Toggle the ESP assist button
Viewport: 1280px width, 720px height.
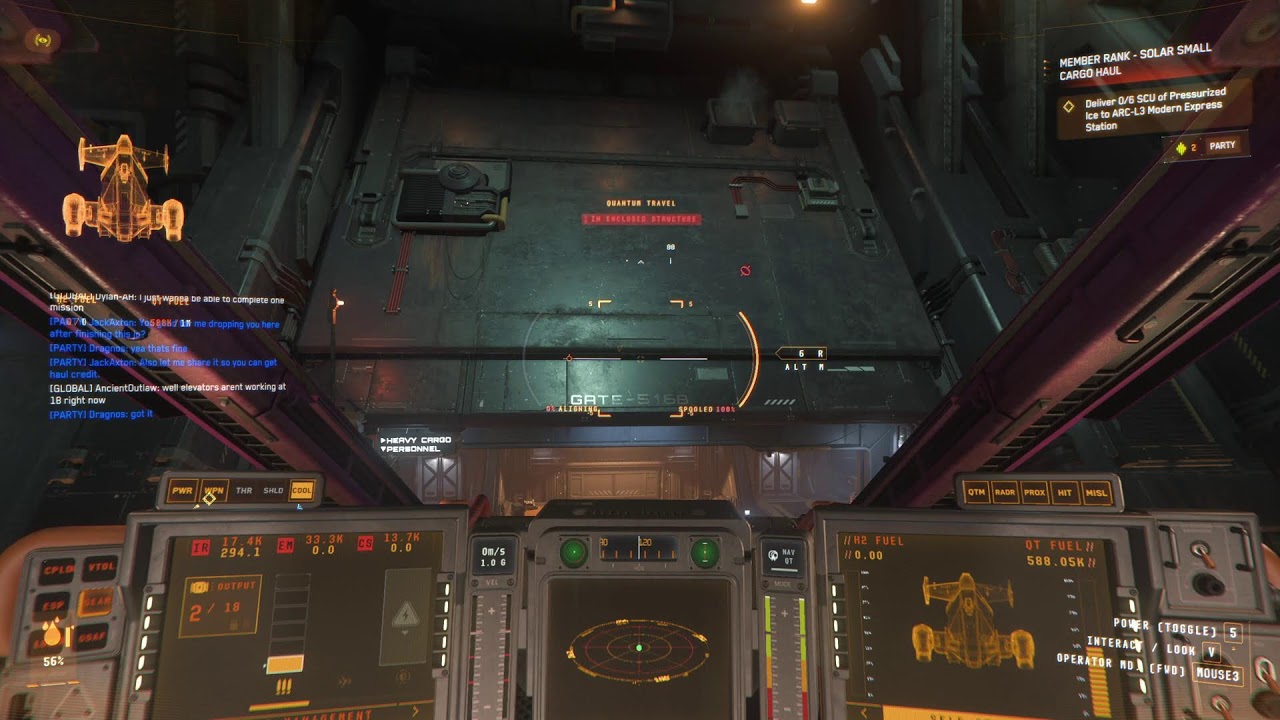53,606
